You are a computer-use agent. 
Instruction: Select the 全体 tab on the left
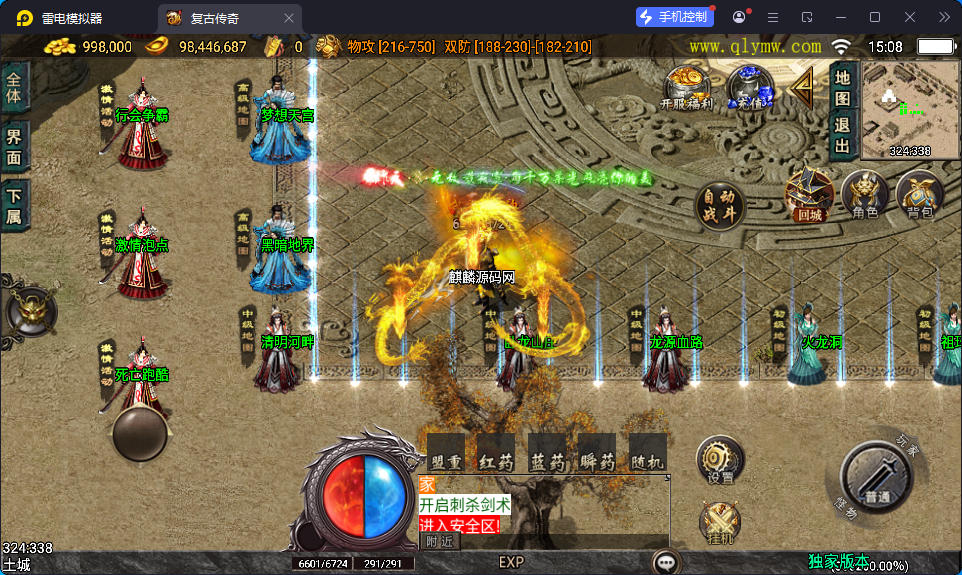coord(14,88)
